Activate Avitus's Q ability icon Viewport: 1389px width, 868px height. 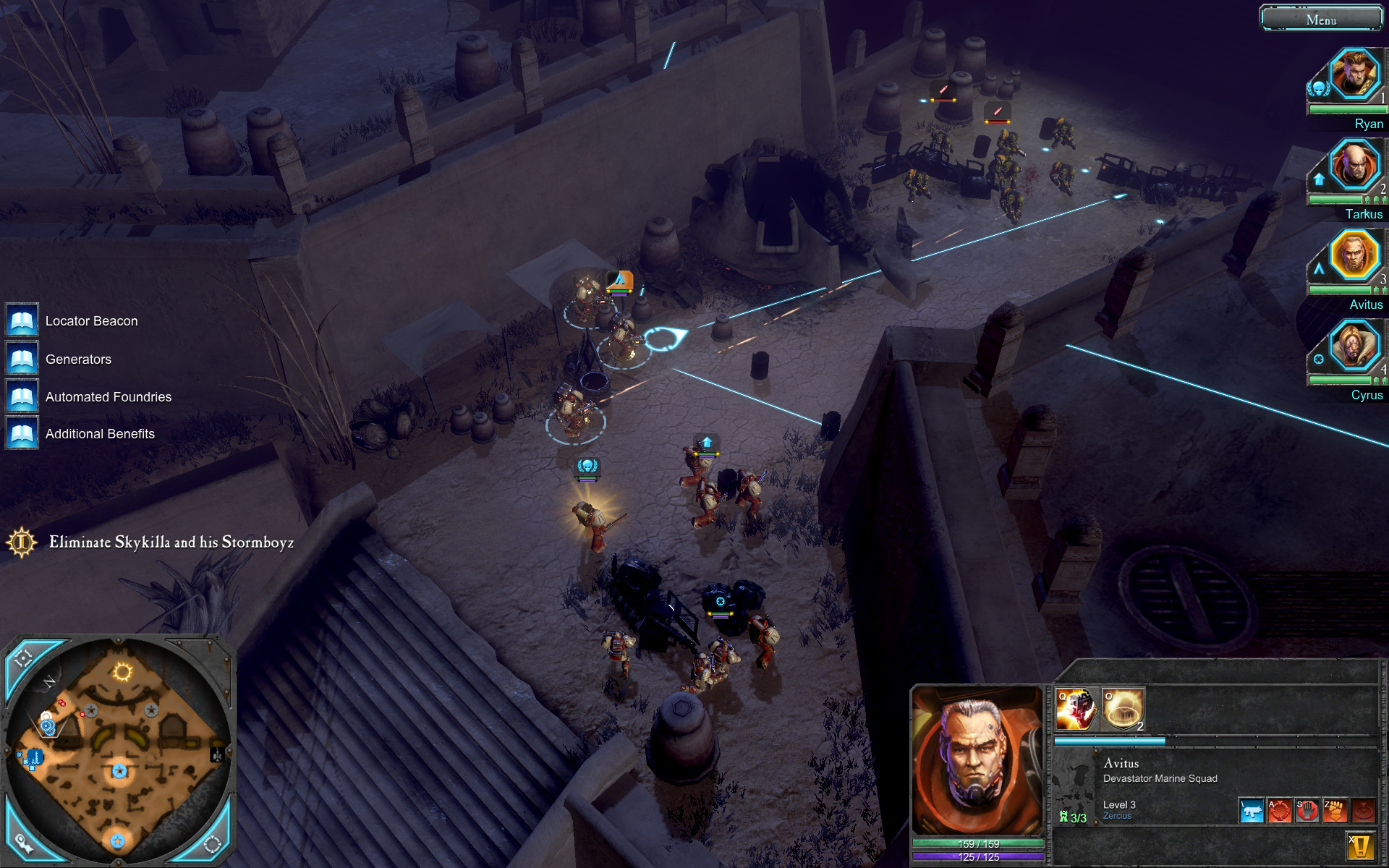pos(1076,710)
